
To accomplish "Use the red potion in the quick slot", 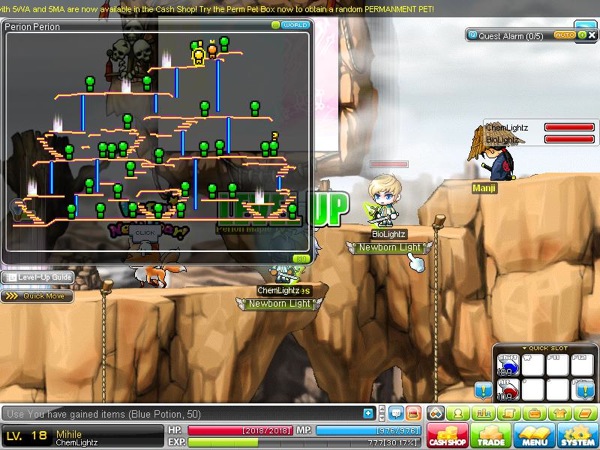I will pos(507,390).
